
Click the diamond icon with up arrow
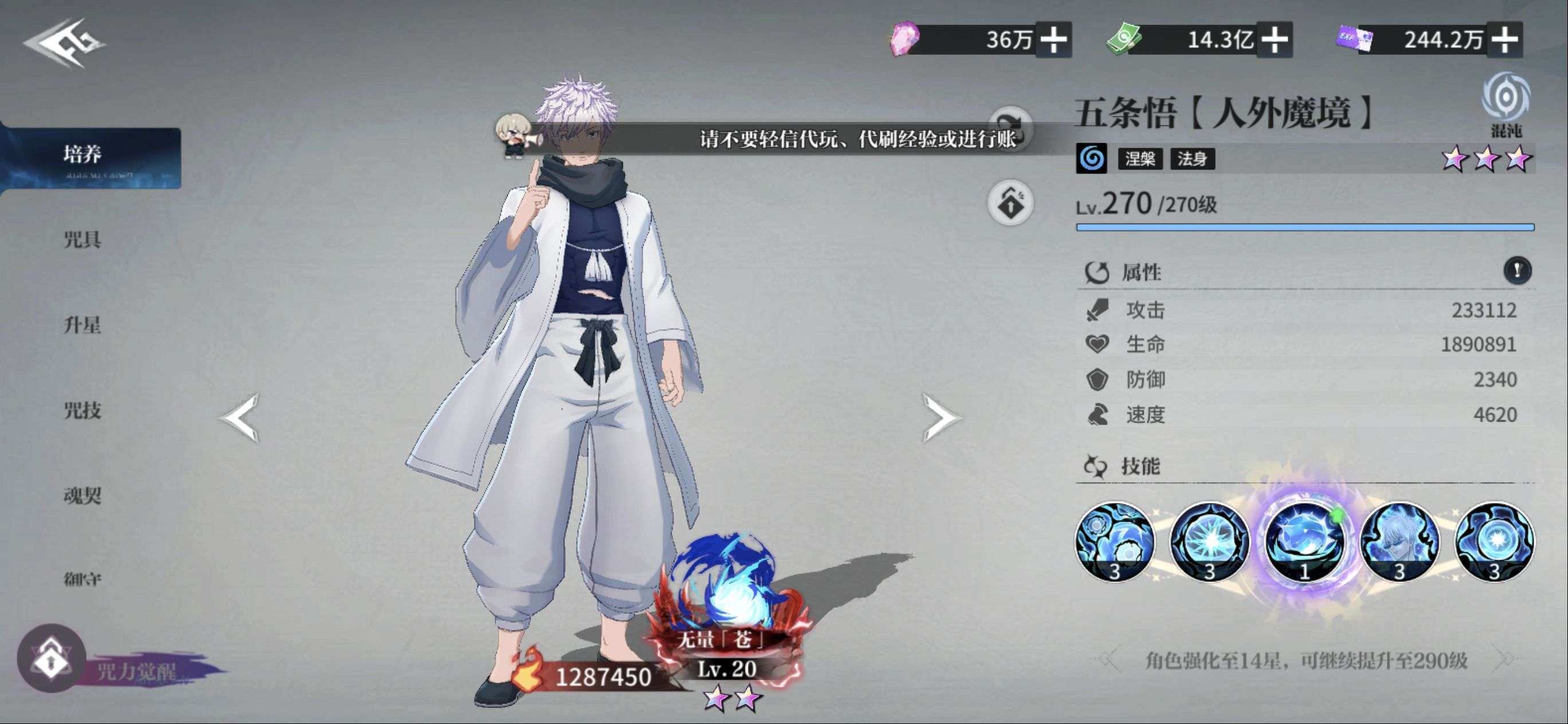coord(1010,203)
